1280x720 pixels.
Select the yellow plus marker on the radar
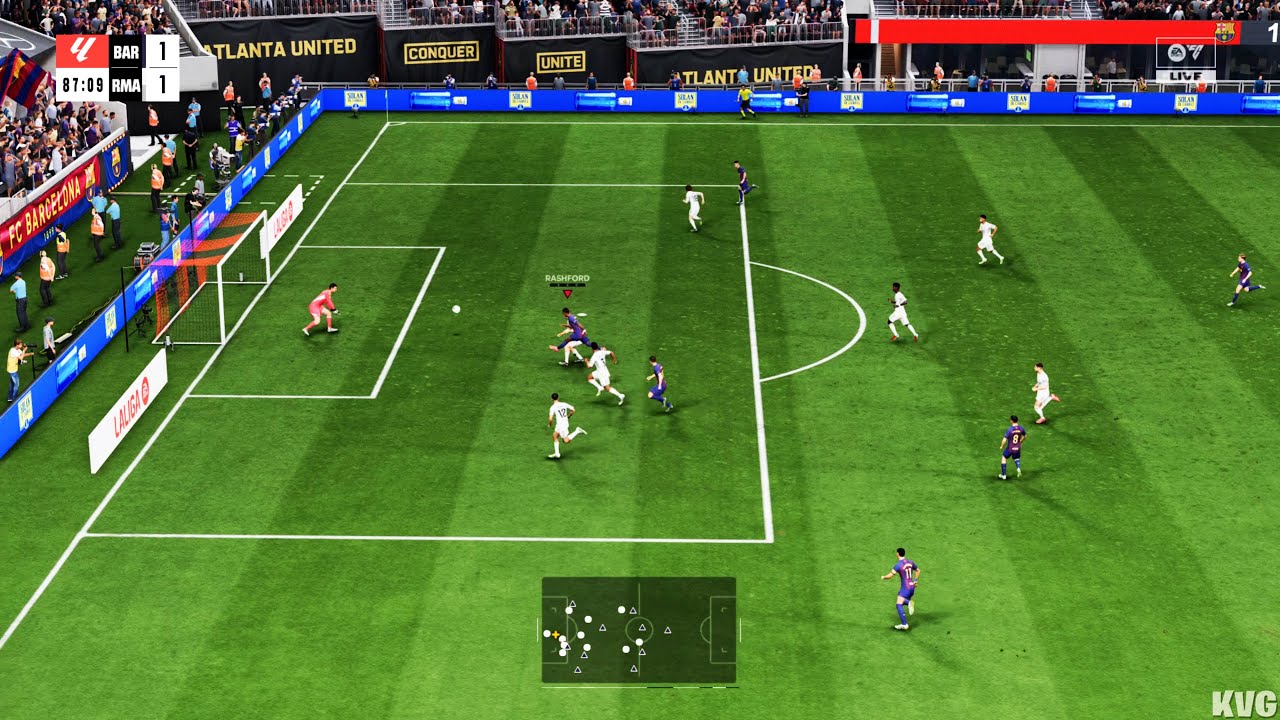pos(556,634)
